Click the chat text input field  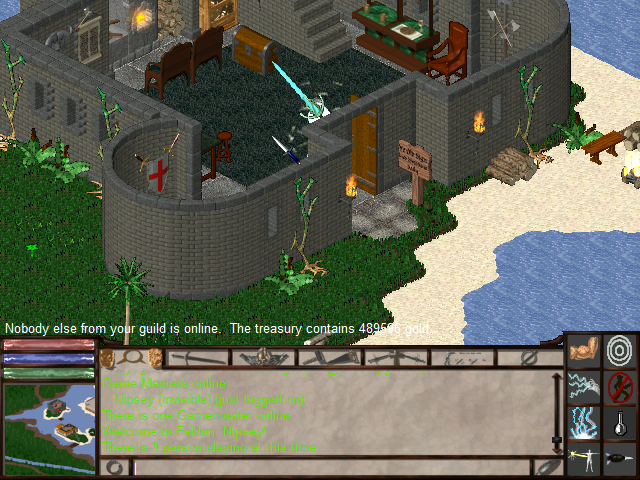(x=330, y=467)
